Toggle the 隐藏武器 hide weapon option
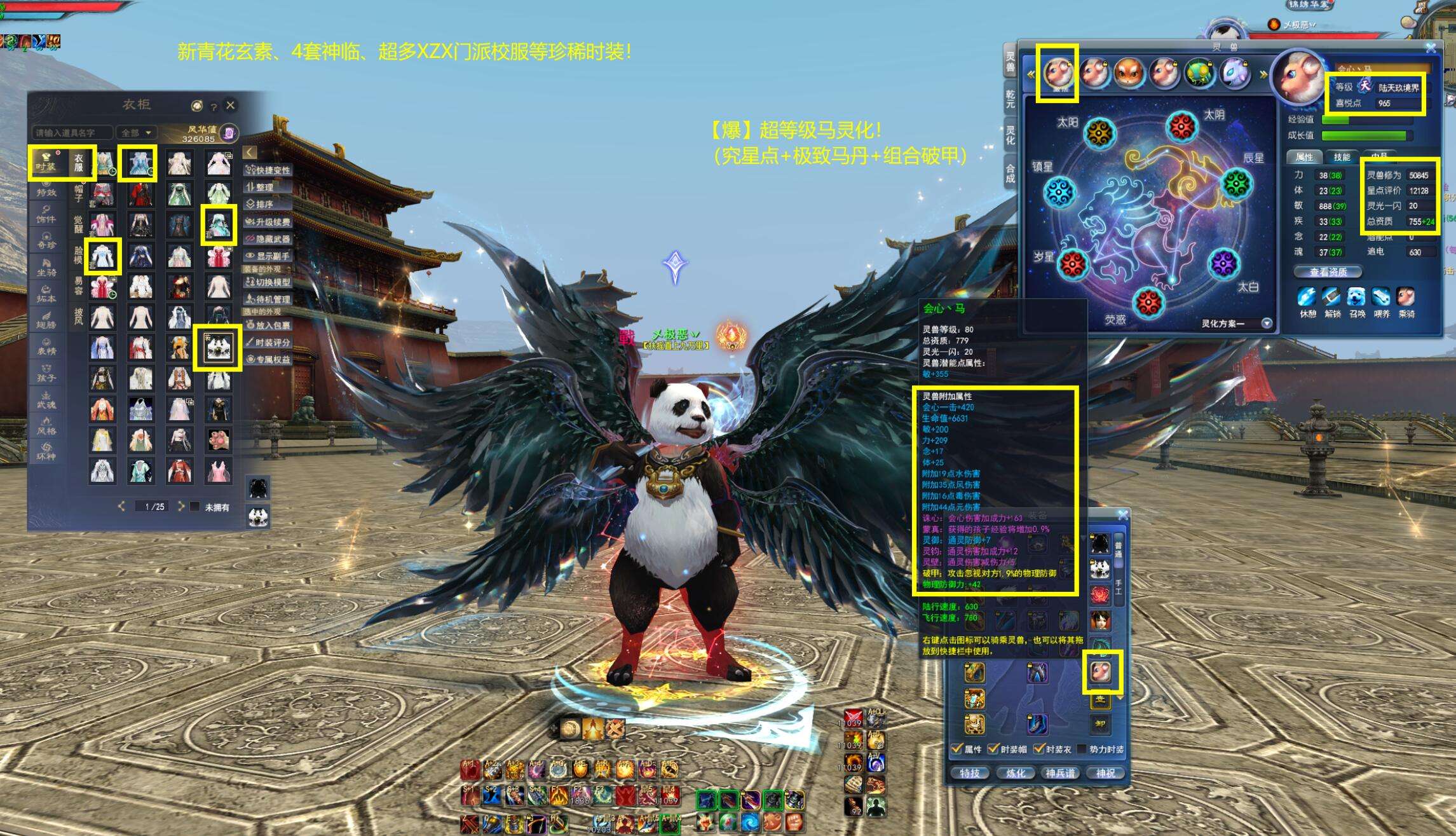 268,238
